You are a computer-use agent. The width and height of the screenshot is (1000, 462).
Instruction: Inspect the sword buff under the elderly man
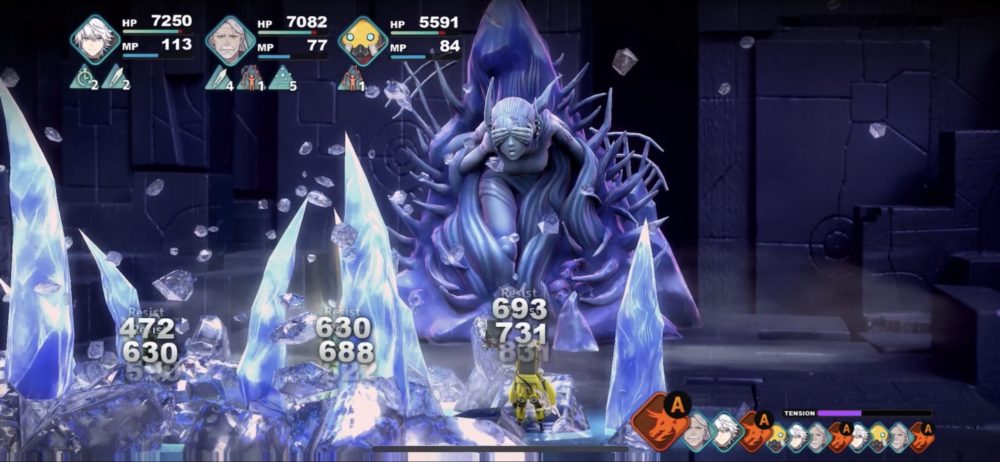tap(218, 76)
